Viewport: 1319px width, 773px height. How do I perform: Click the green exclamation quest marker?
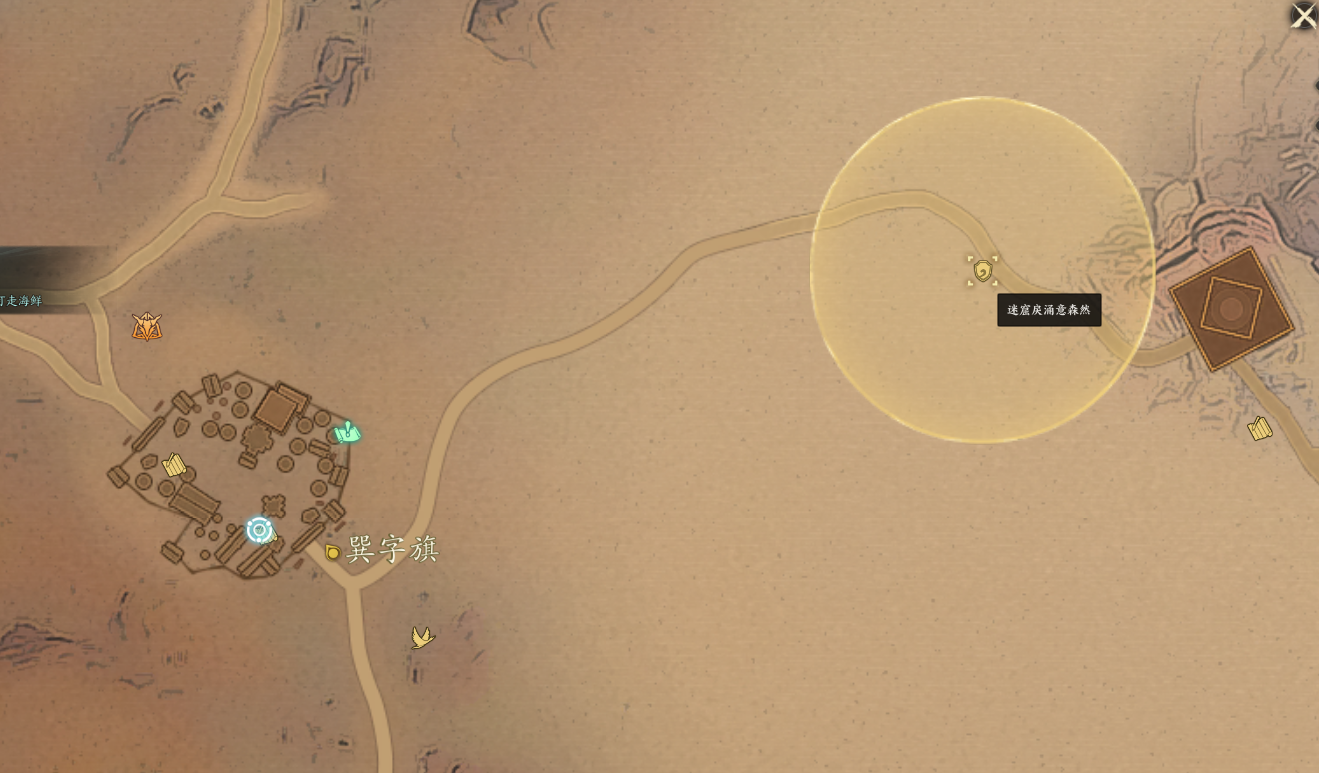tap(347, 433)
